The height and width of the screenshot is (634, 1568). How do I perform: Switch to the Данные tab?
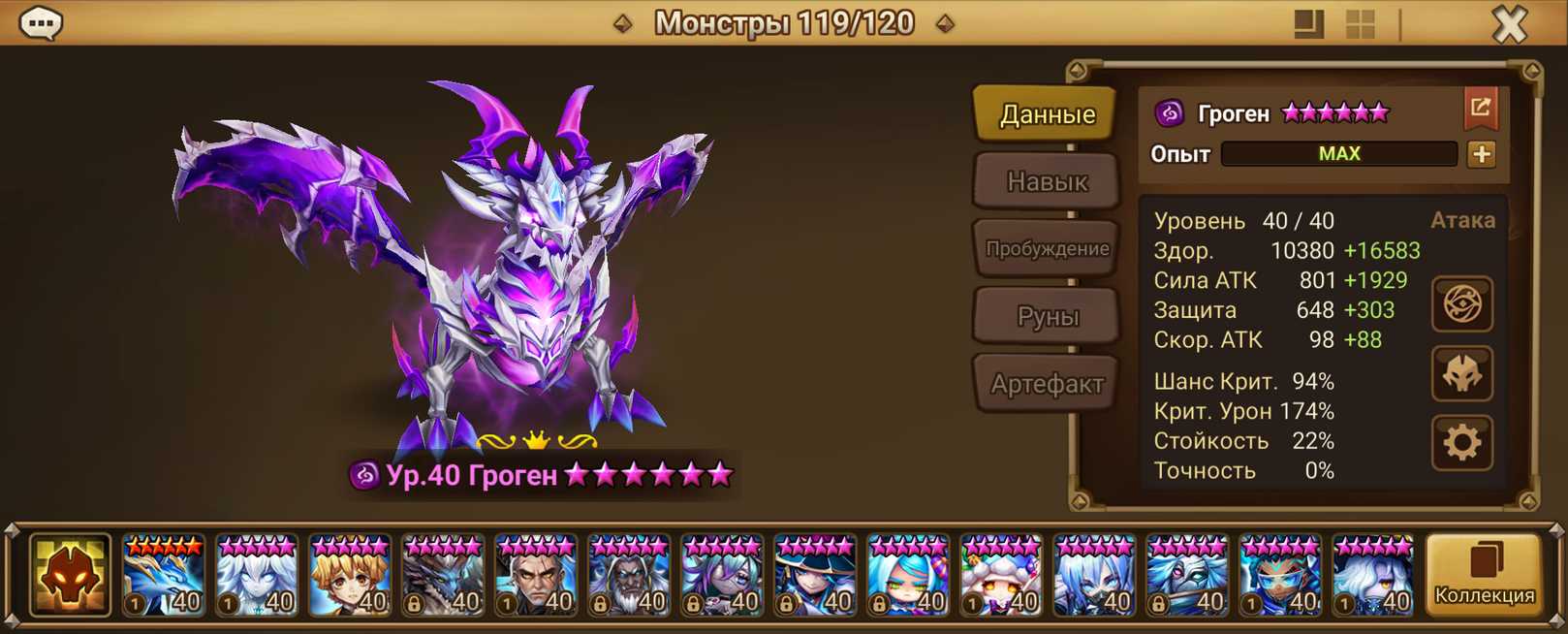pos(1047,114)
